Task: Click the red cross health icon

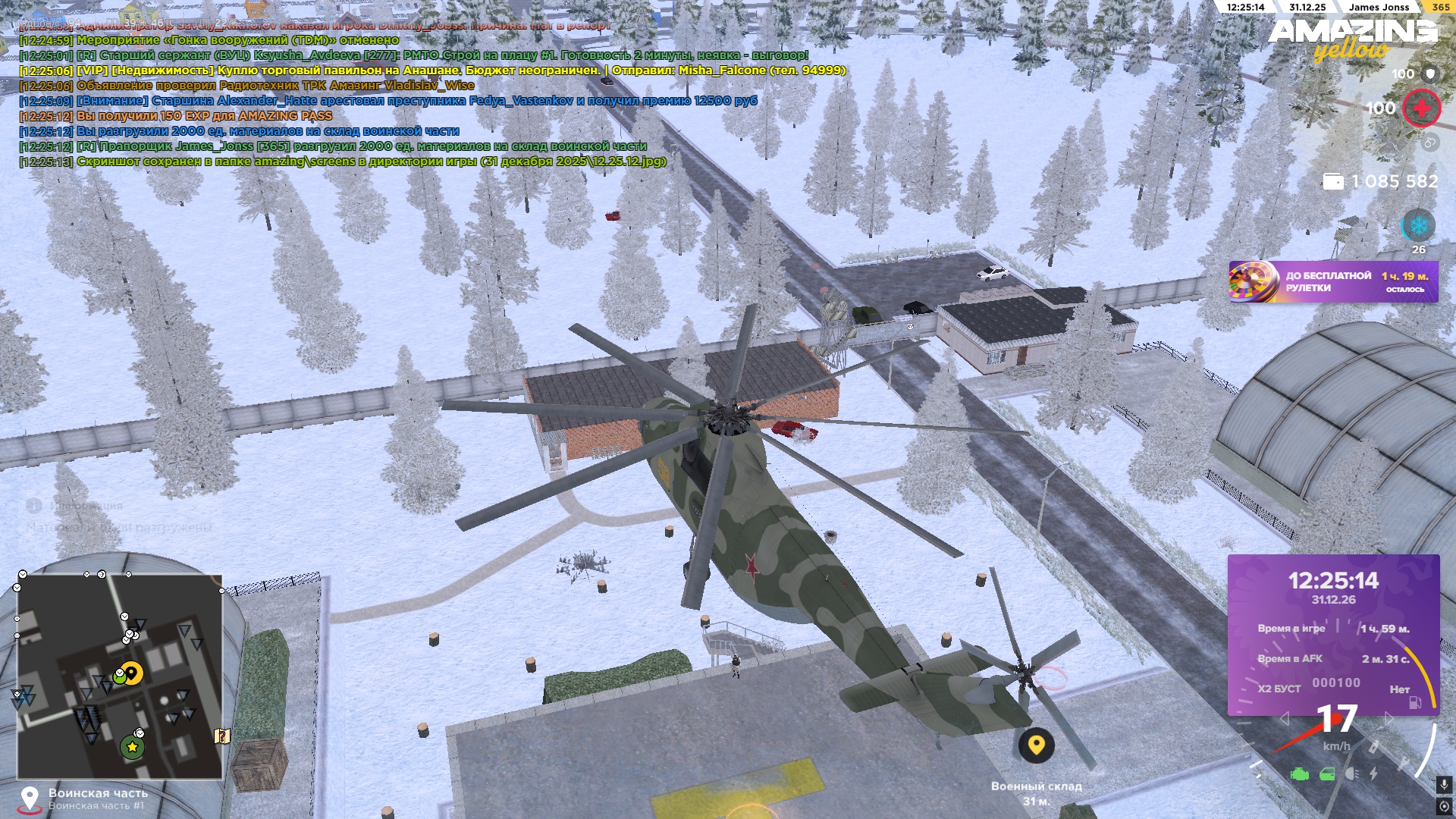Action: pos(1421,108)
